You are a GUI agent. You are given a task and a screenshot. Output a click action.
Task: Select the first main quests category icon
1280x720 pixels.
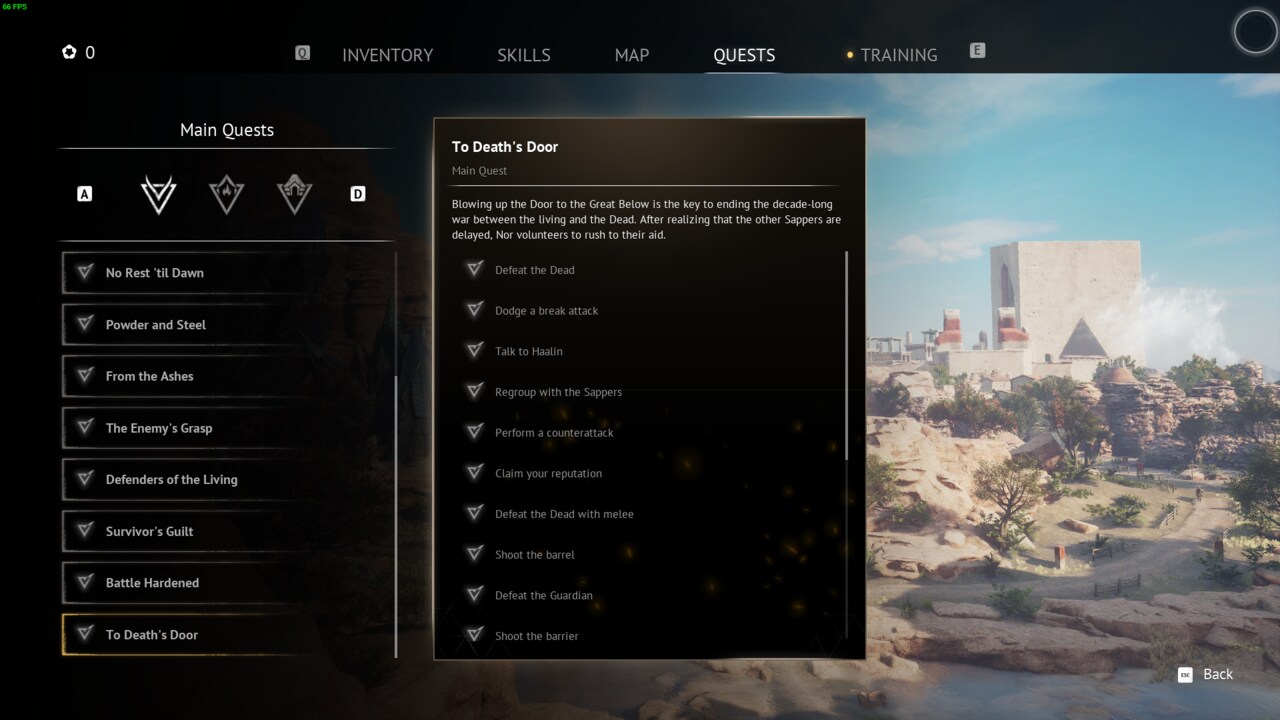click(x=158, y=194)
